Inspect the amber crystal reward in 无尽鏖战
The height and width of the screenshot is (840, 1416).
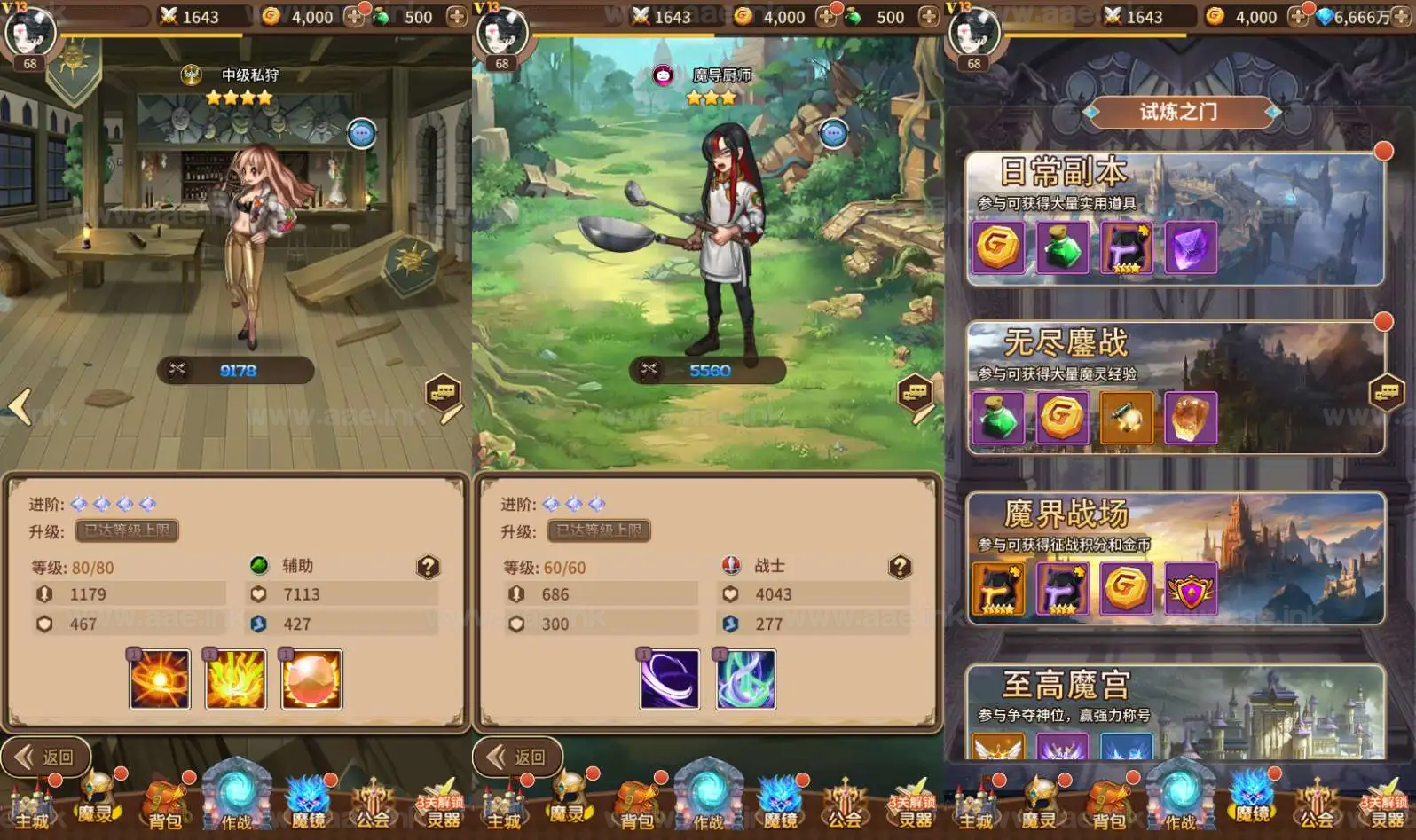[x=1190, y=417]
